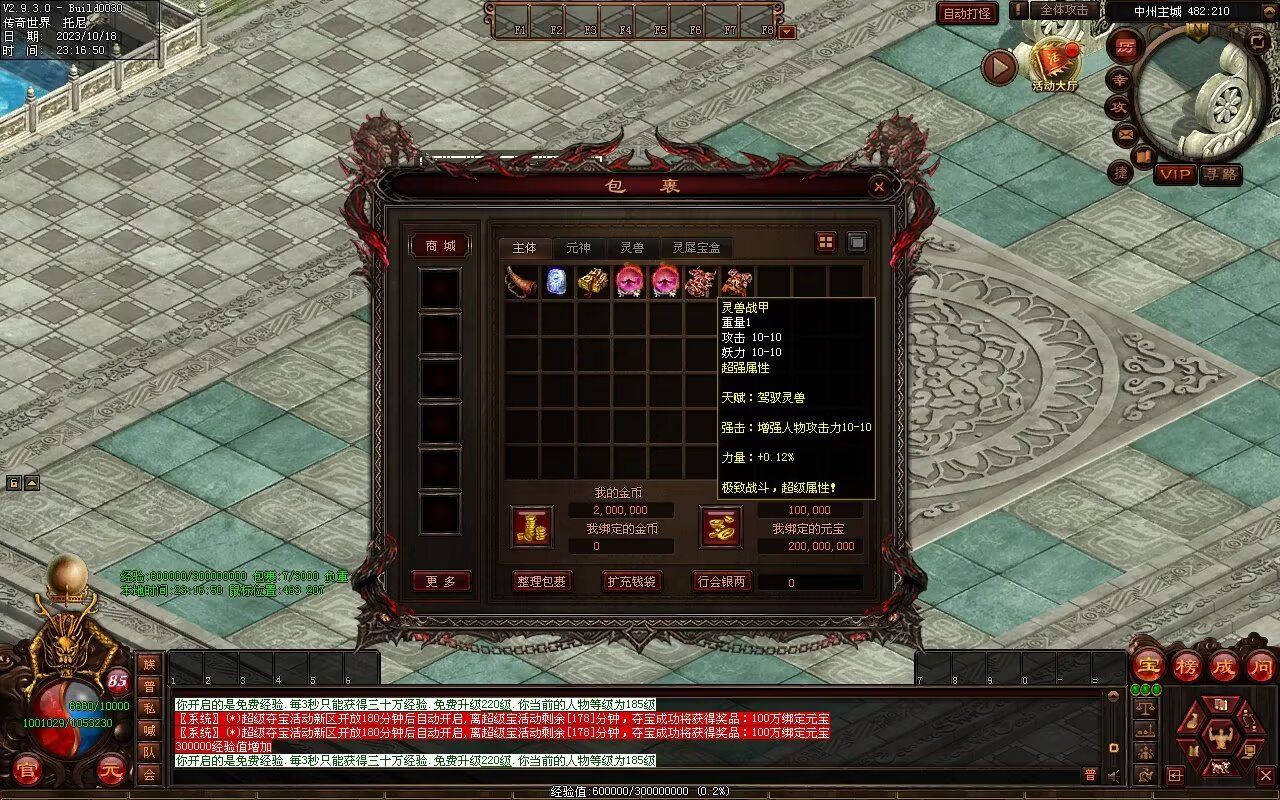Open the 灵犀宝盒 tab

point(696,248)
